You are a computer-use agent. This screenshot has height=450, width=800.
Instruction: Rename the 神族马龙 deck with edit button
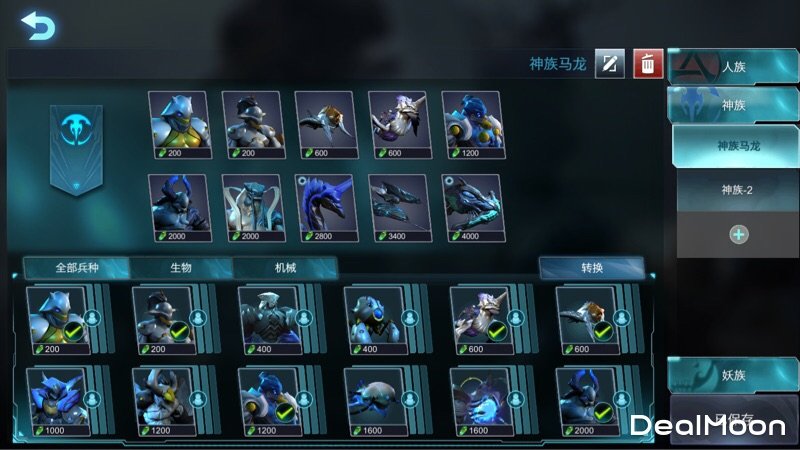[610, 64]
